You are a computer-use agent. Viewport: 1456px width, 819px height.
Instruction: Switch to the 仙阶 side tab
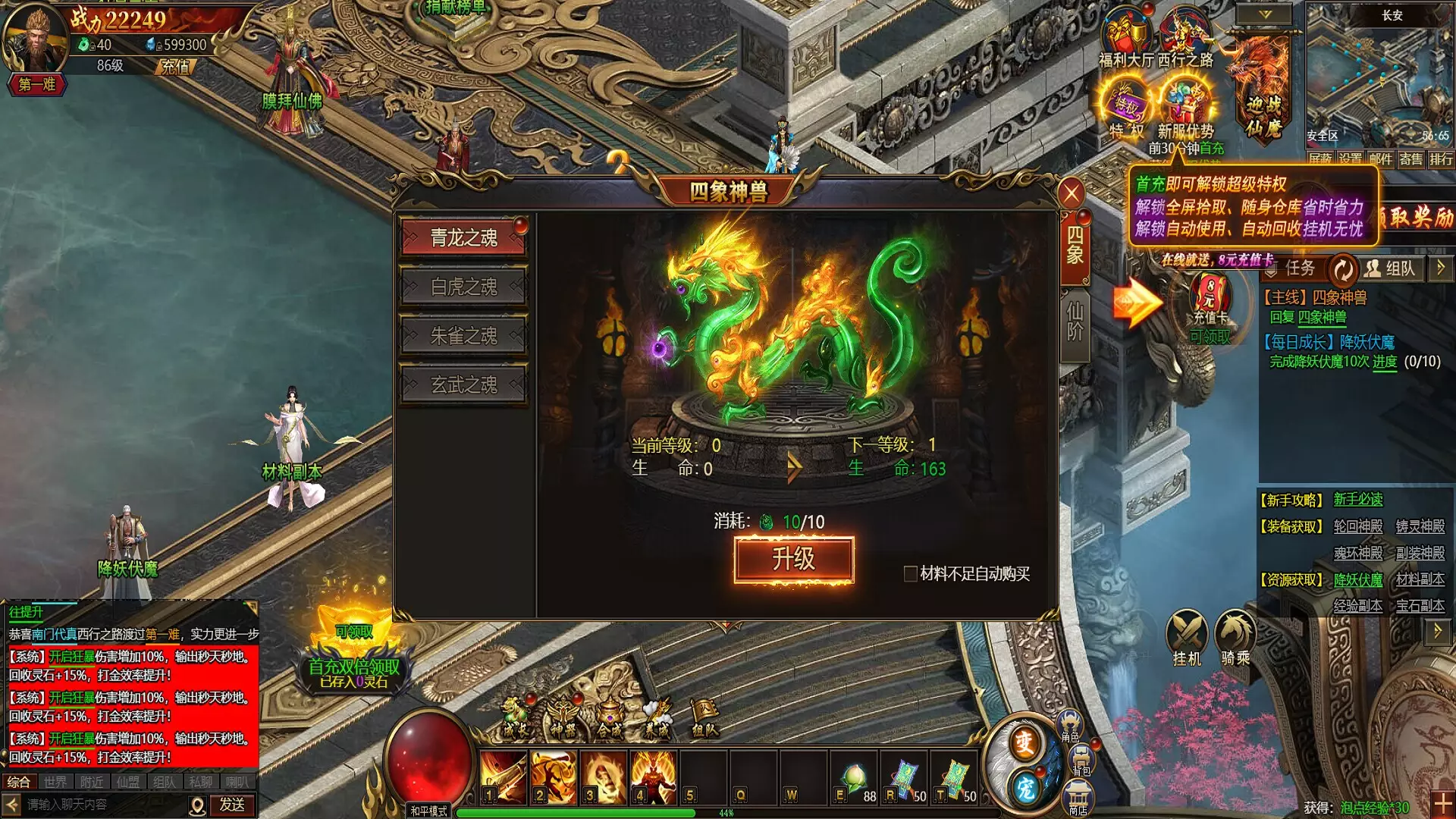1075,322
